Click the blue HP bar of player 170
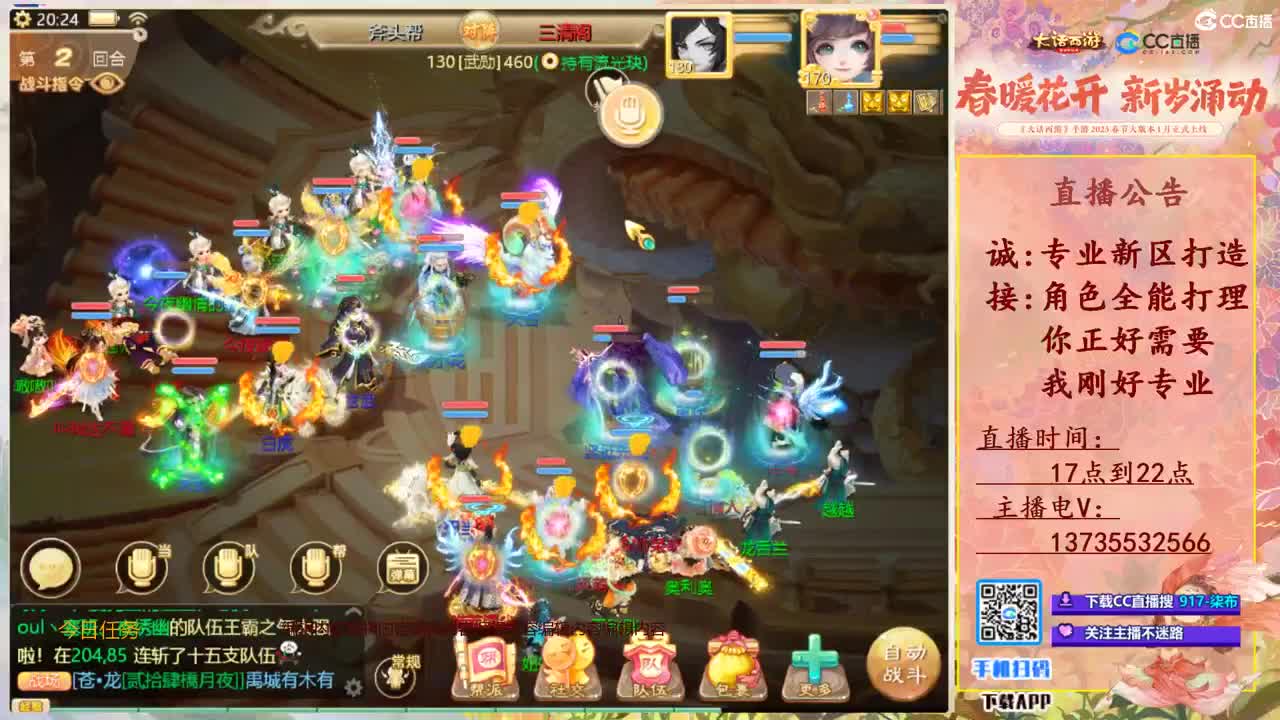The image size is (1280, 720). 897,37
